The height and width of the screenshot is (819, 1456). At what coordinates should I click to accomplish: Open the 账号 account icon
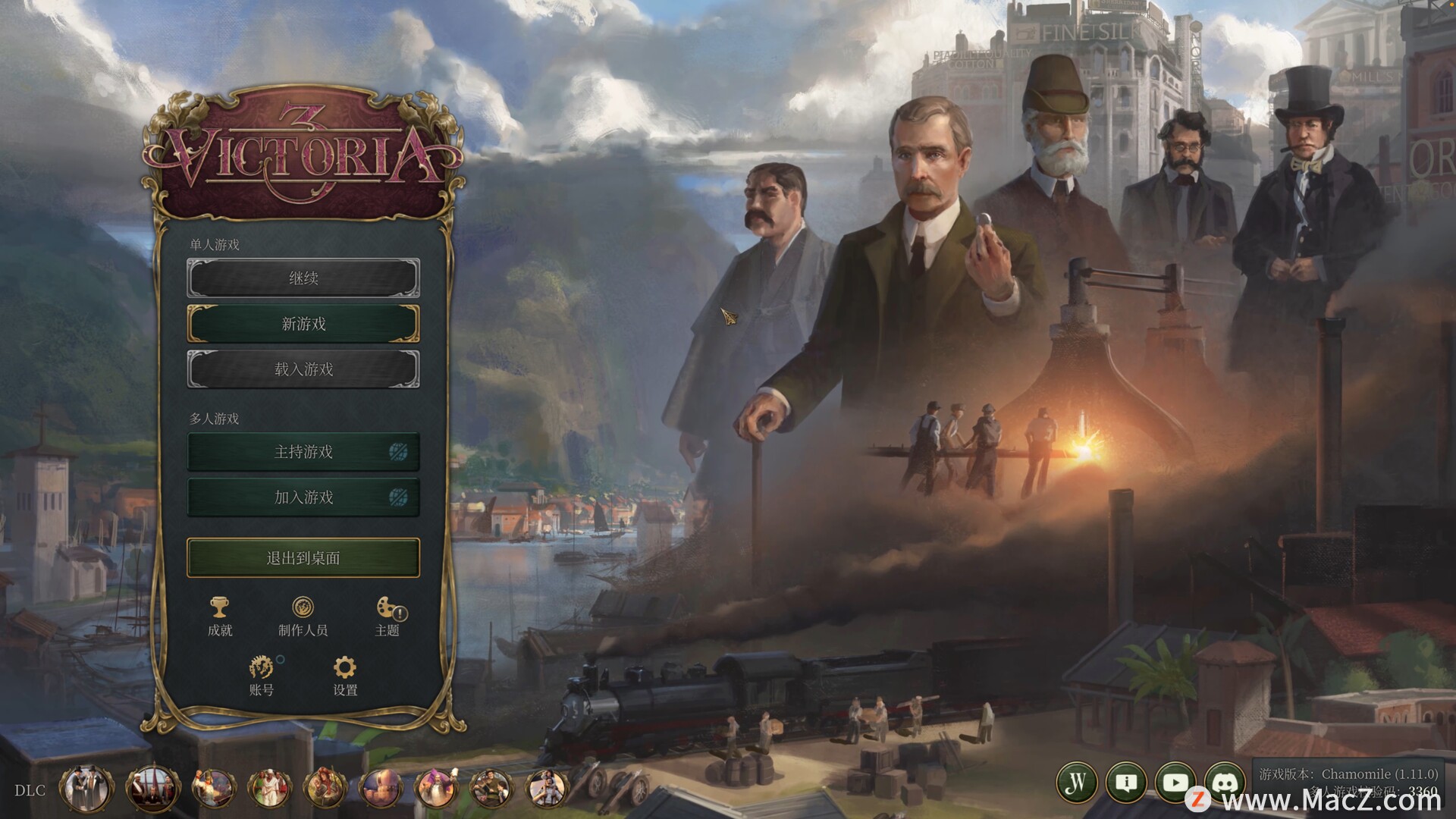tap(262, 675)
